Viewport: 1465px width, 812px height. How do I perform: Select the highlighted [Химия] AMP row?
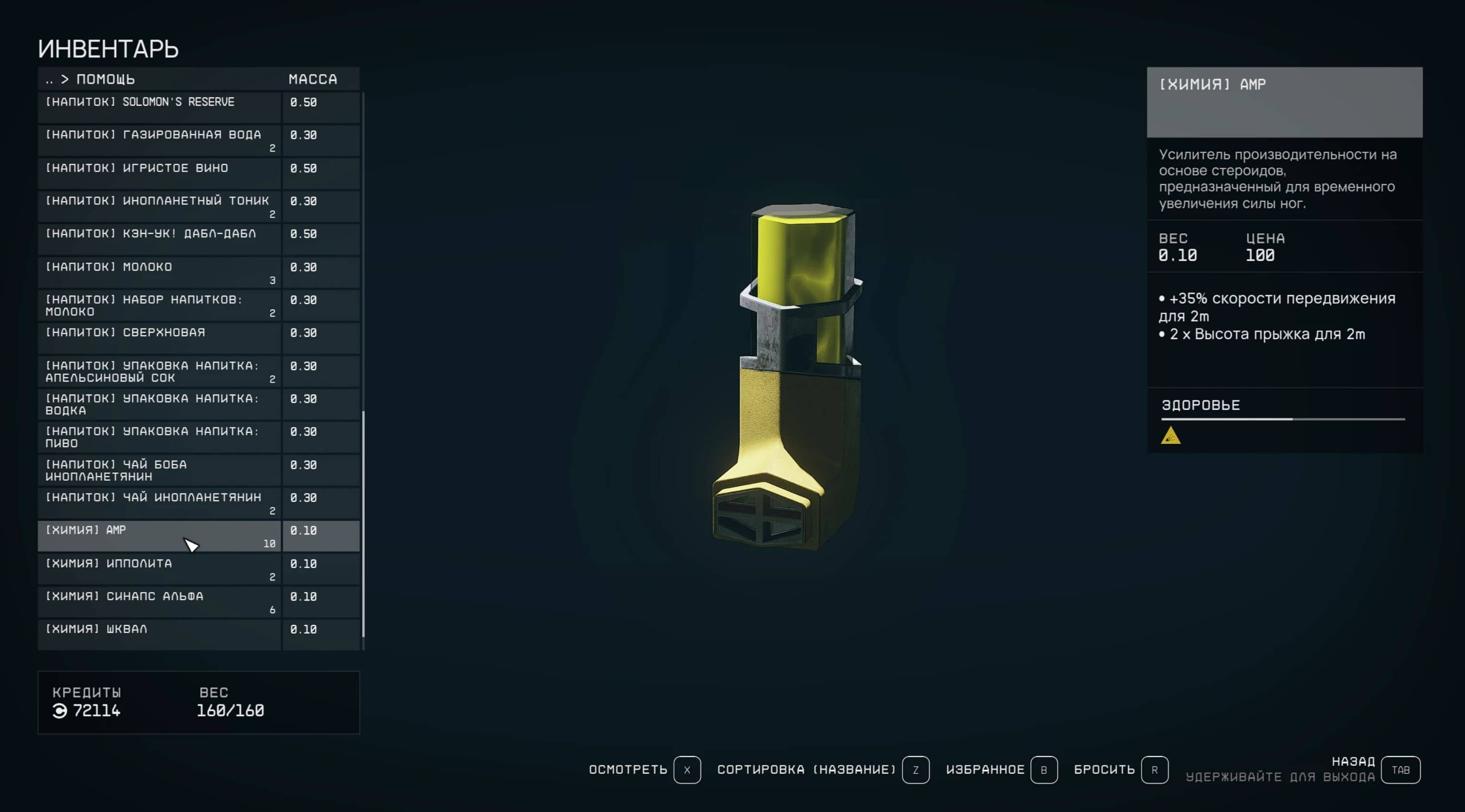click(x=159, y=536)
